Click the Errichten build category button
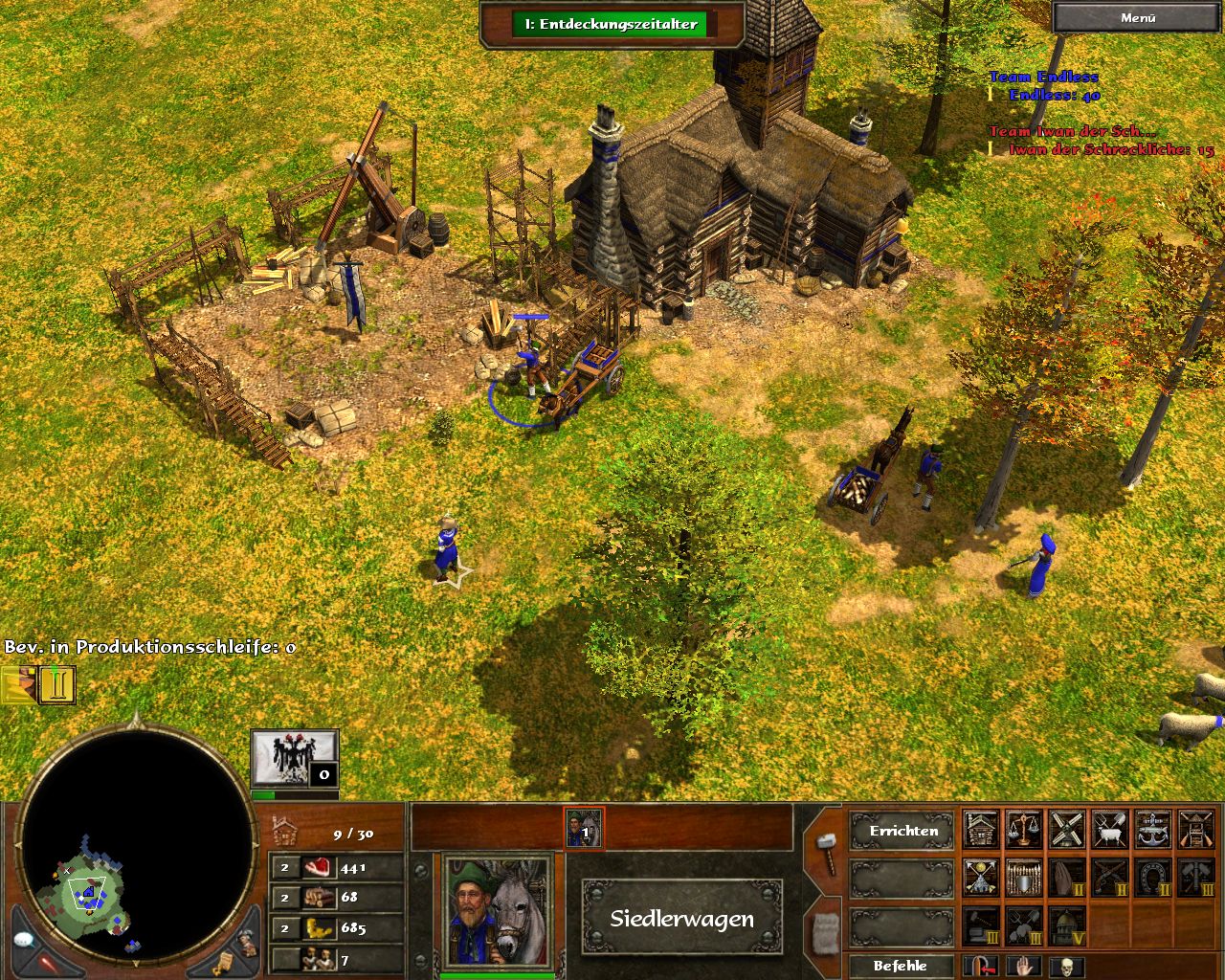The image size is (1225, 980). 903,831
